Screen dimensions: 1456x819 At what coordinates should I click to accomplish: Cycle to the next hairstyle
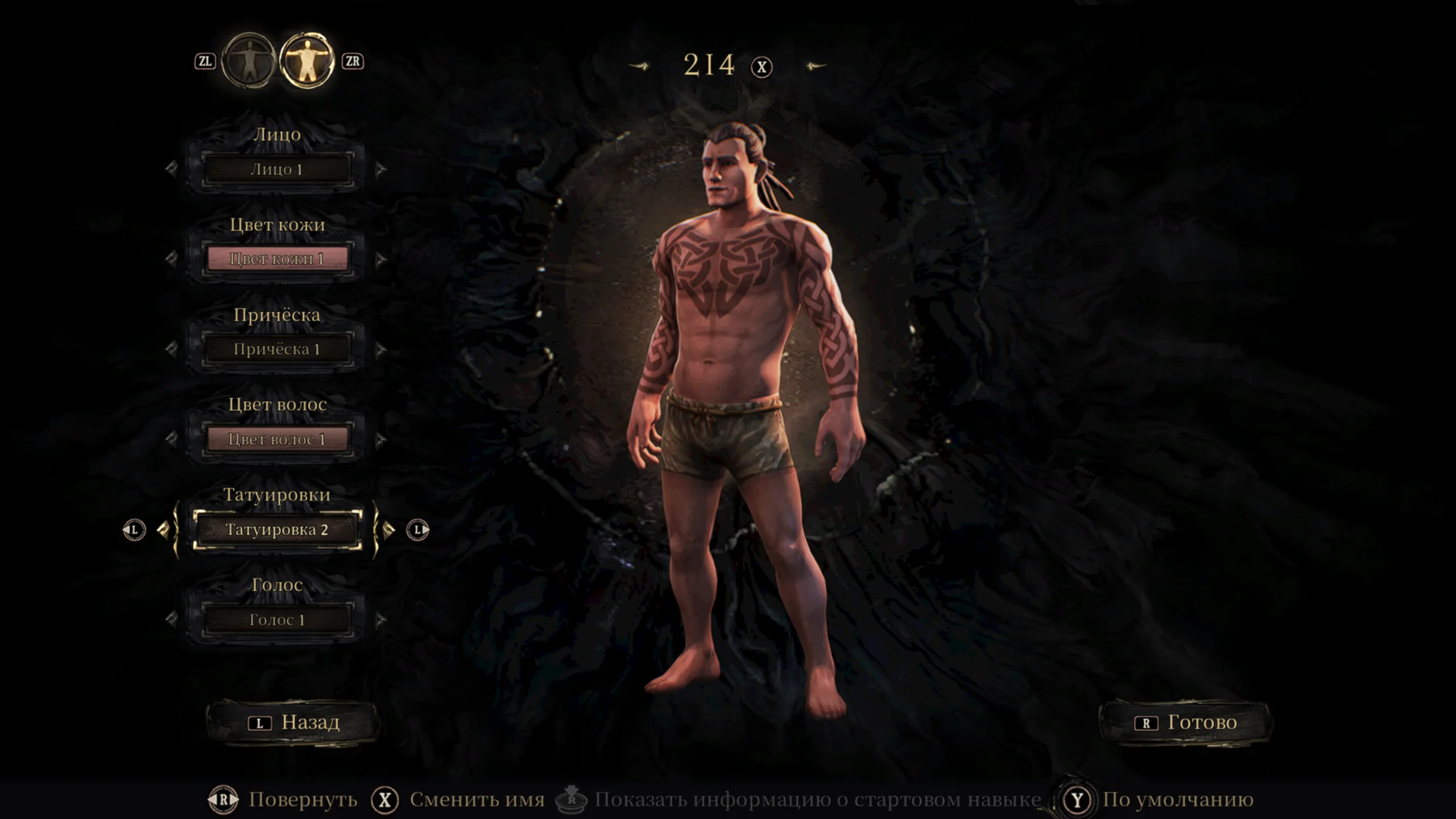[381, 349]
